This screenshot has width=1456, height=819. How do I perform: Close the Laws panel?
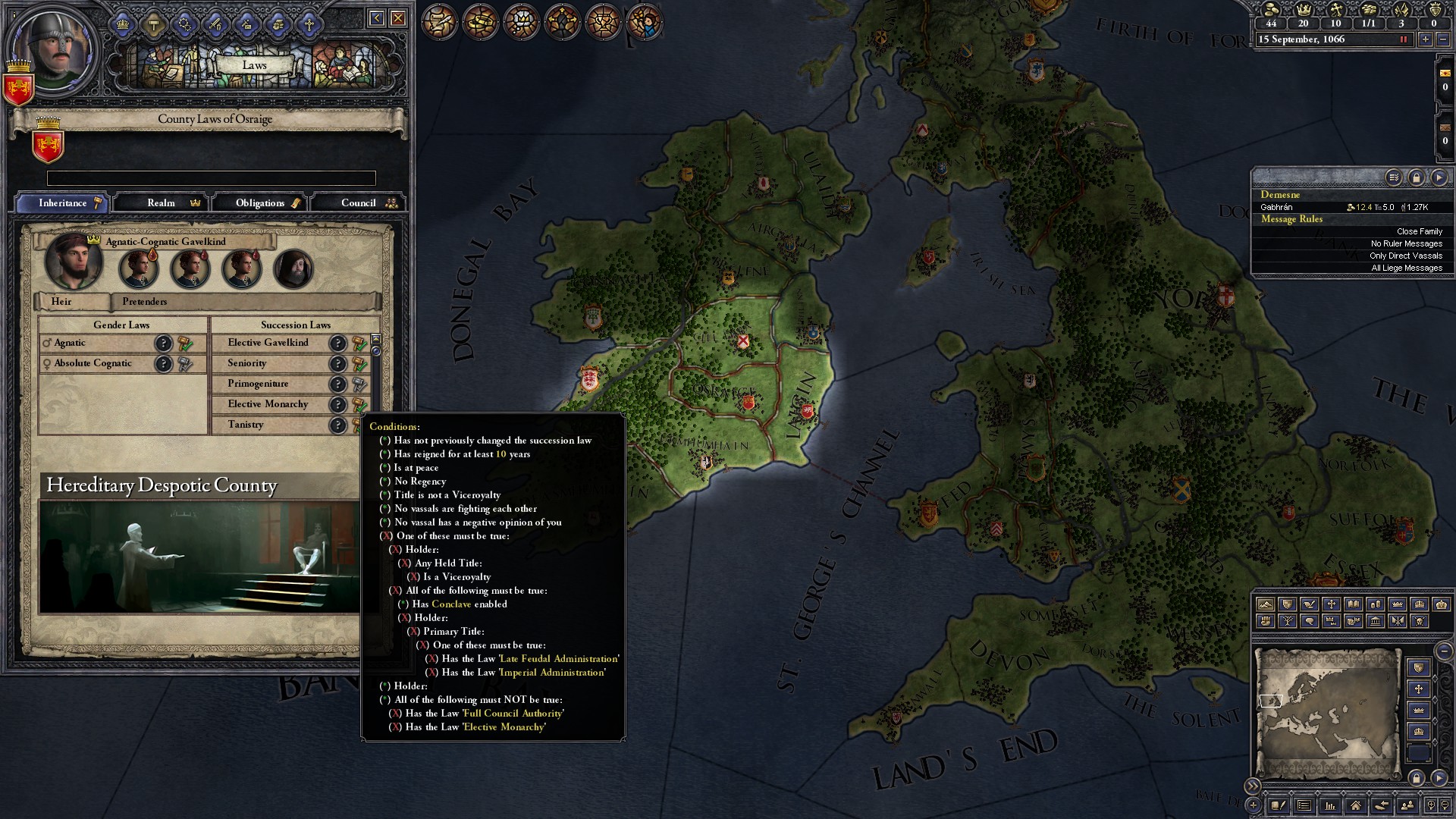click(398, 18)
